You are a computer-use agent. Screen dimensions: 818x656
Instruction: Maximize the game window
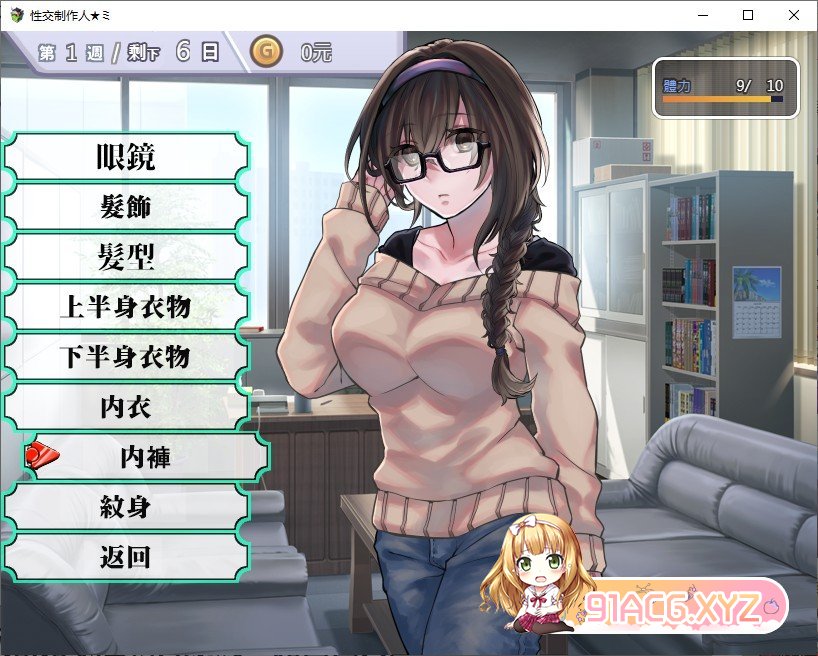pos(748,15)
